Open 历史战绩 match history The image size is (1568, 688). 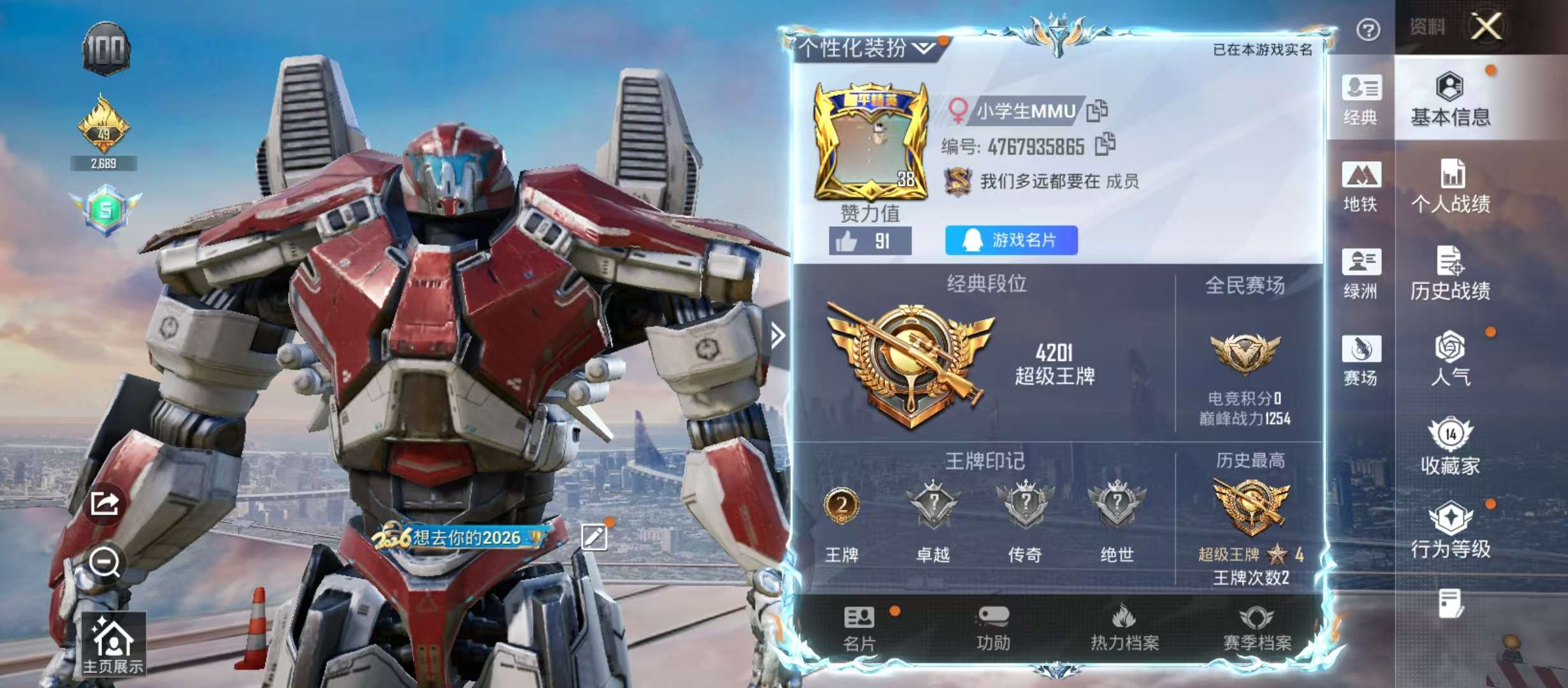tap(1450, 274)
